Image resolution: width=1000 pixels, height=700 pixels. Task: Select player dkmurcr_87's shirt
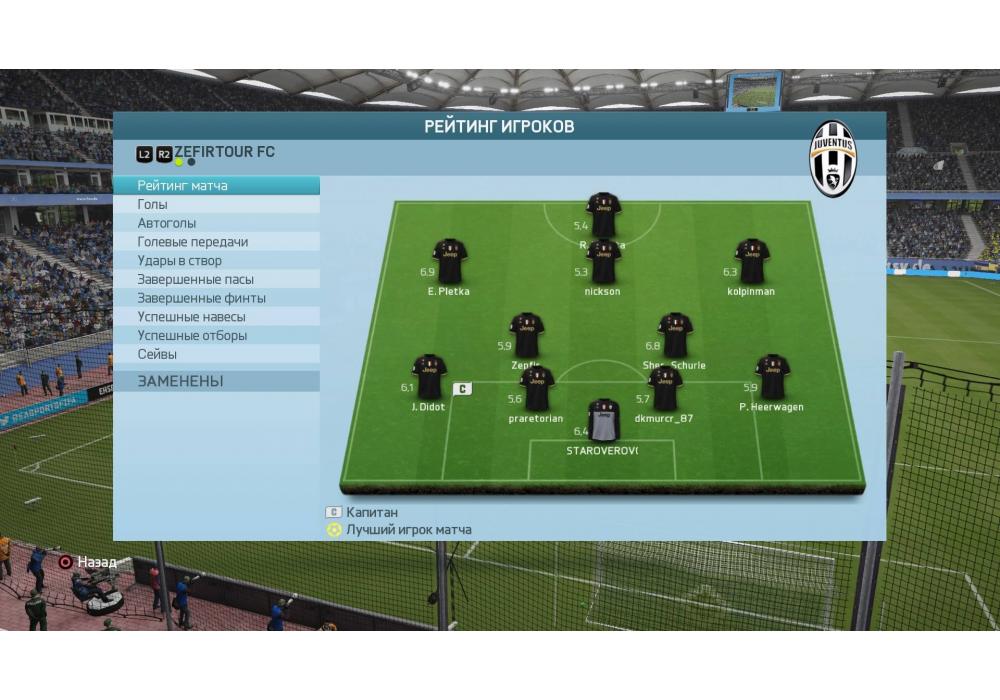[x=664, y=389]
